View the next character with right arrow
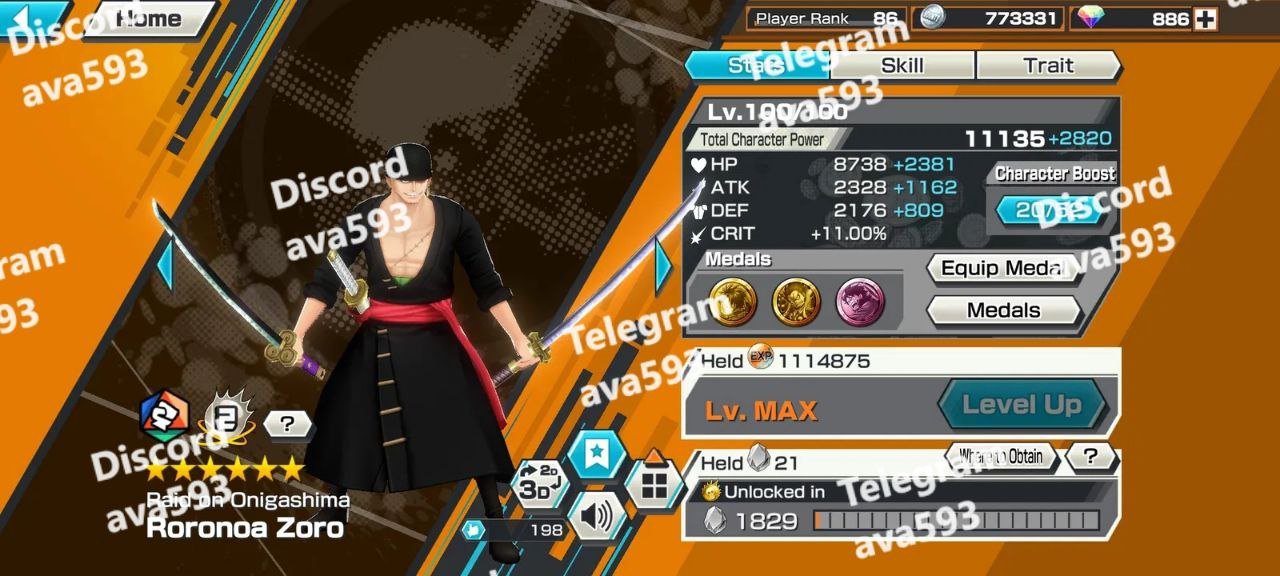Image resolution: width=1280 pixels, height=576 pixels. (663, 266)
